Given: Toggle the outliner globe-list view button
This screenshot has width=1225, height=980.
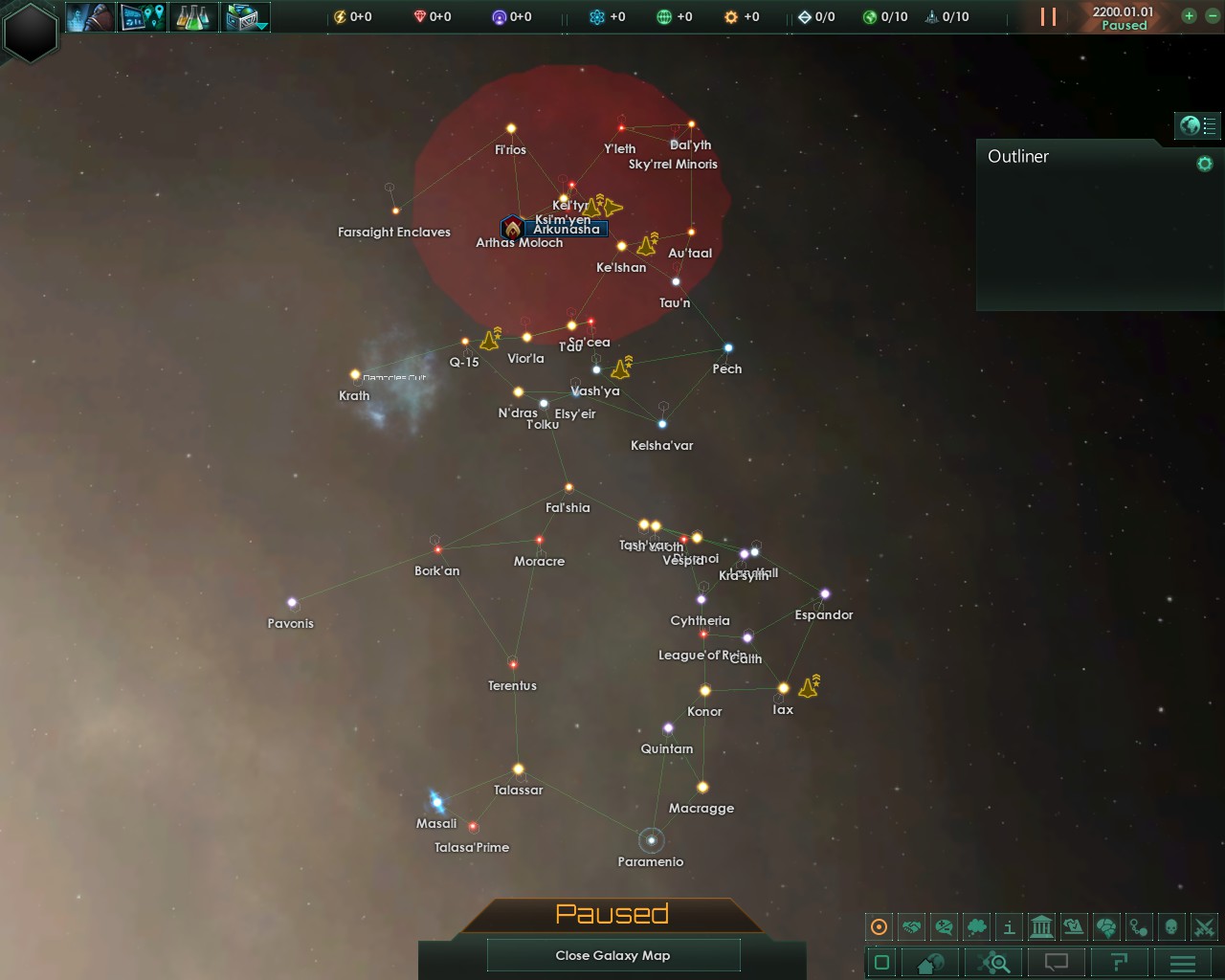Looking at the screenshot, I should [1197, 125].
